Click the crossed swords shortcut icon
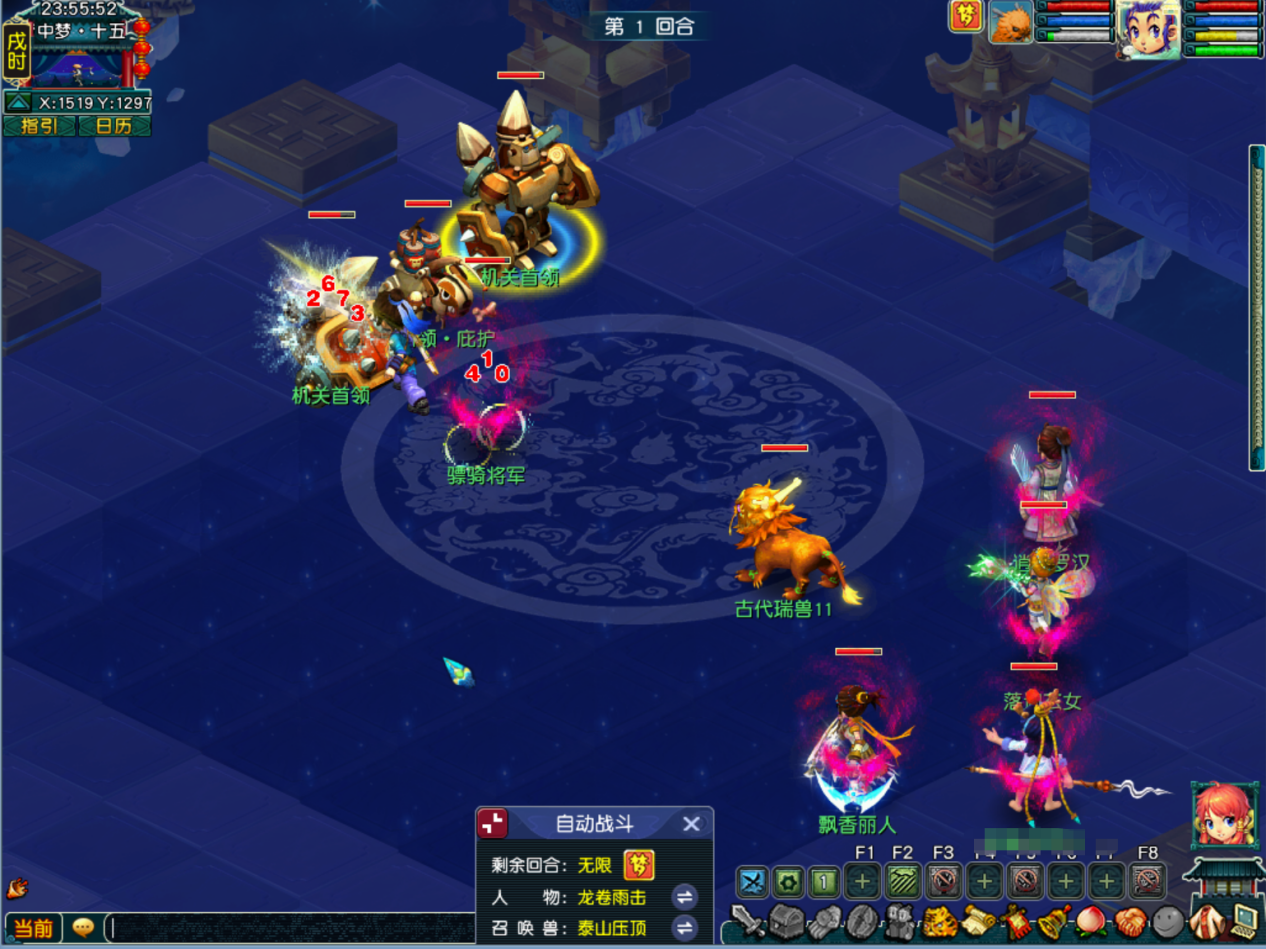The width and height of the screenshot is (1266, 949). pos(752,882)
